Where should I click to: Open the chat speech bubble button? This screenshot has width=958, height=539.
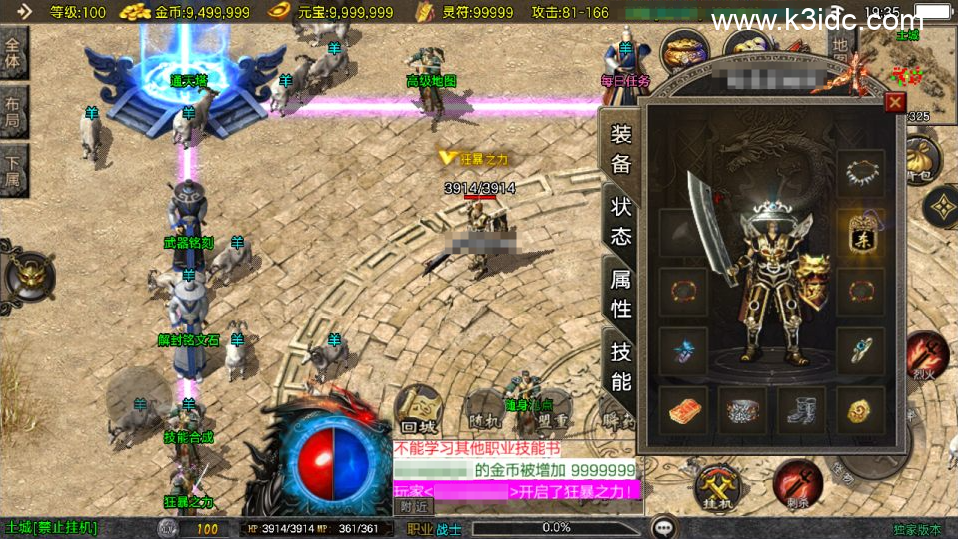[662, 527]
